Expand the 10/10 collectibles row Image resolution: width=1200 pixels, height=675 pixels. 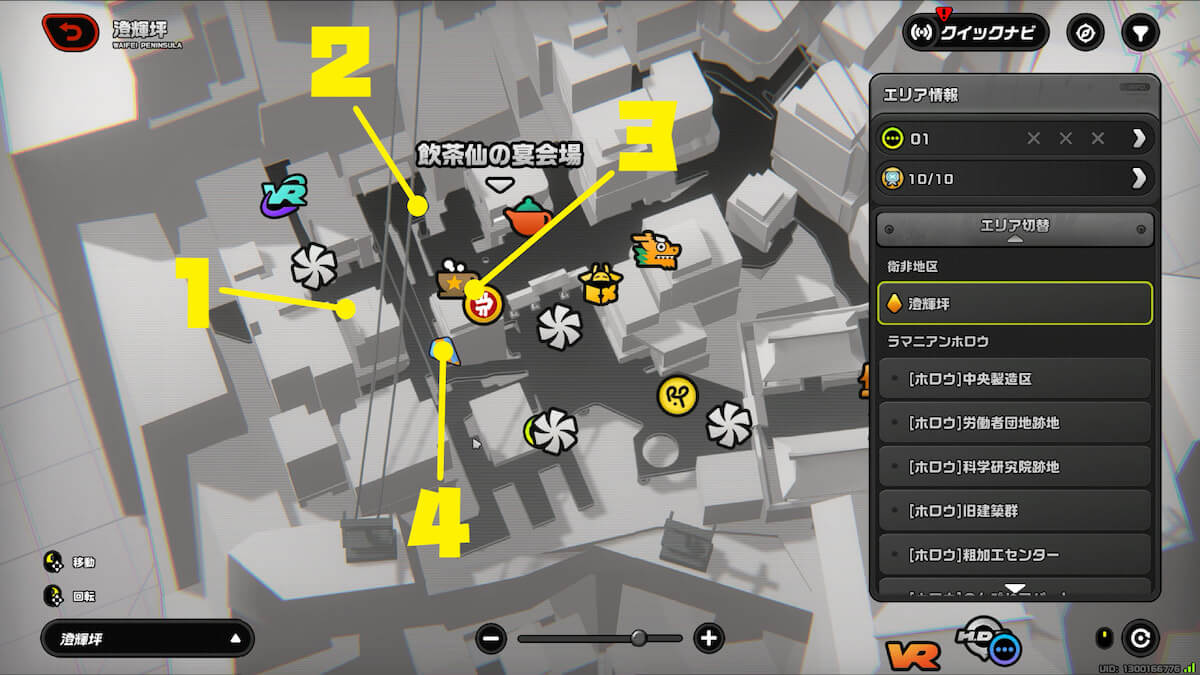tap(1014, 178)
